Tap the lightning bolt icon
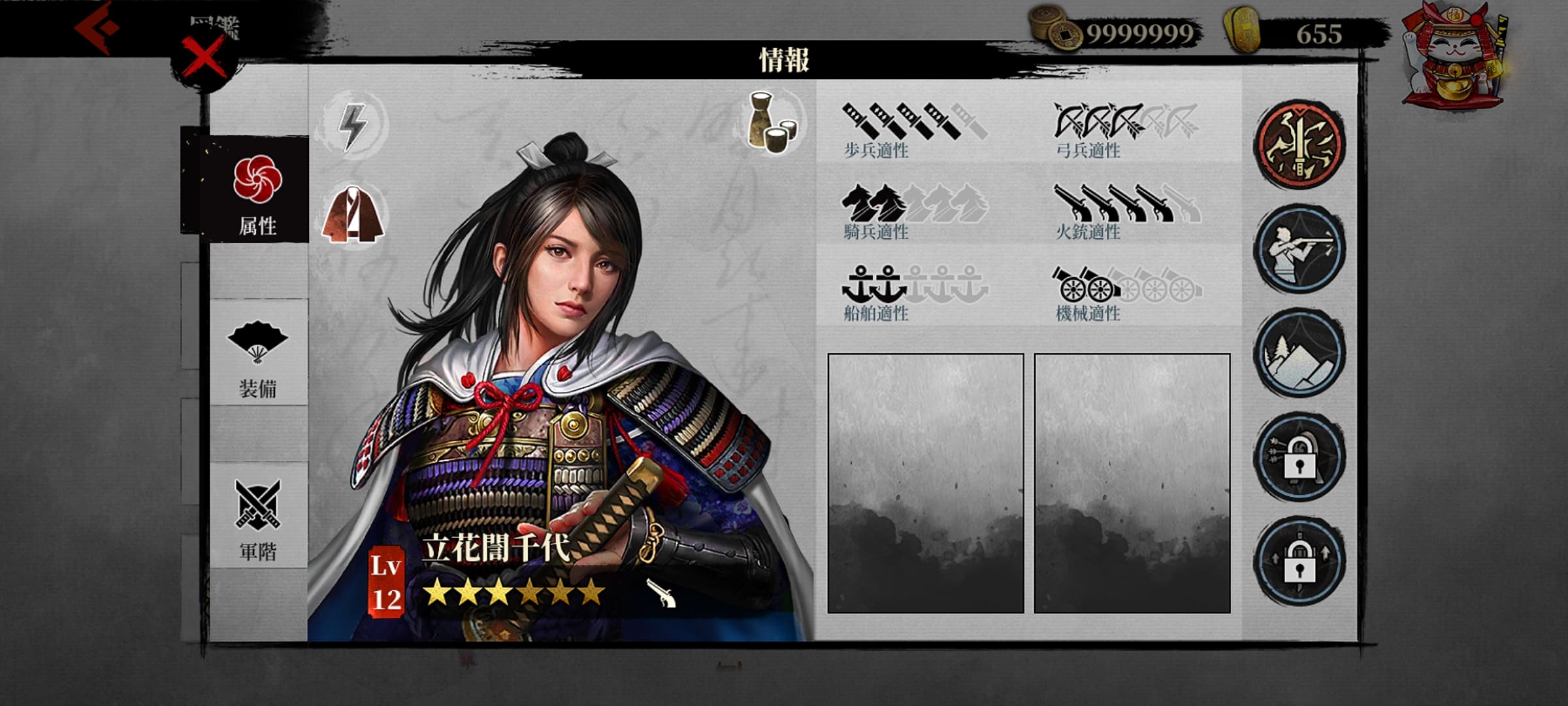The height and width of the screenshot is (706, 1568). [353, 124]
